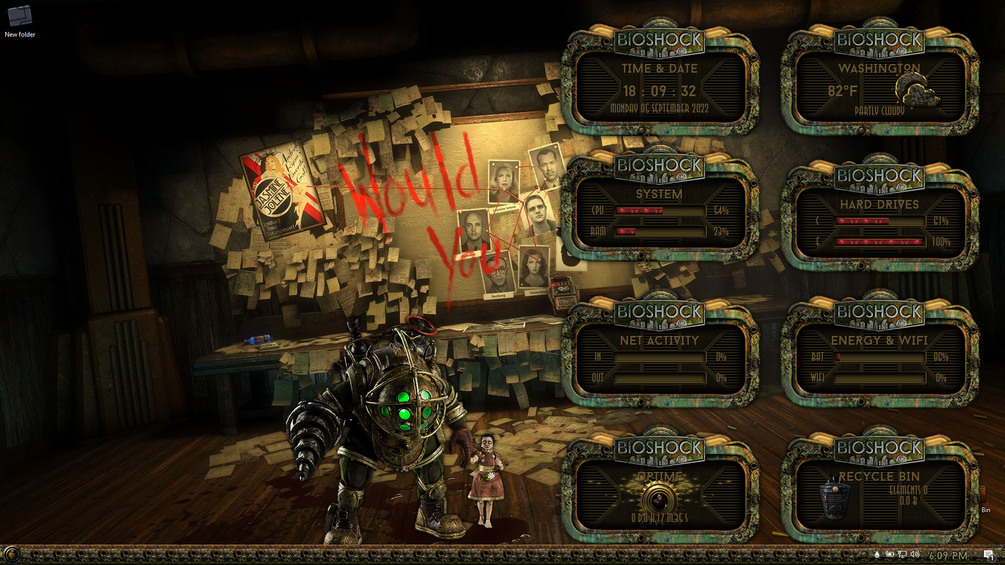Select the Net Activity widget

[x=659, y=356]
